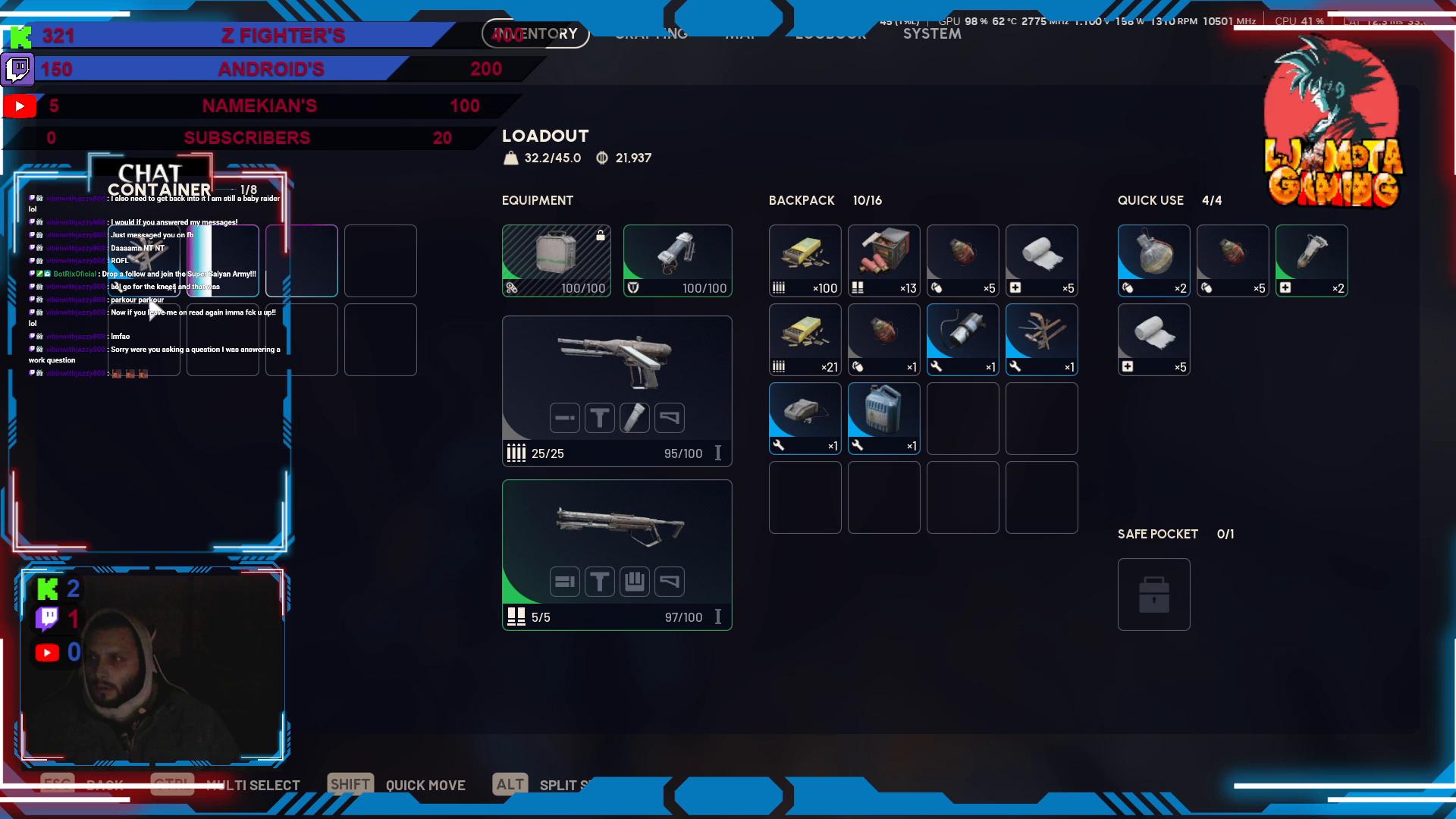Open the INVENTORY tab
The height and width of the screenshot is (819, 1456).
(535, 33)
